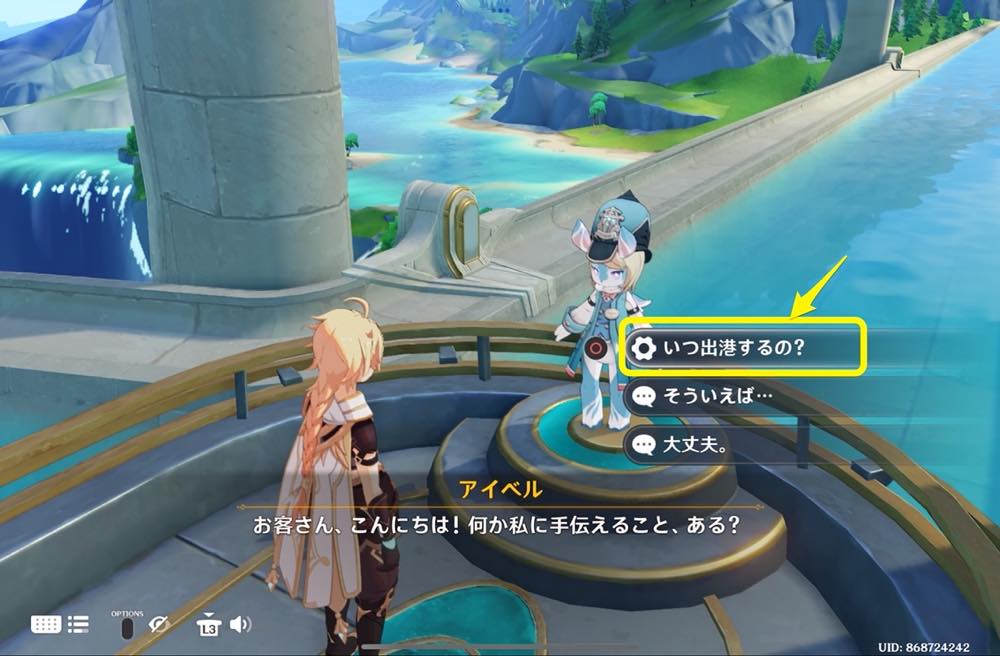Select the dialogue option そういえば…
This screenshot has width=1000, height=656.
740,396
